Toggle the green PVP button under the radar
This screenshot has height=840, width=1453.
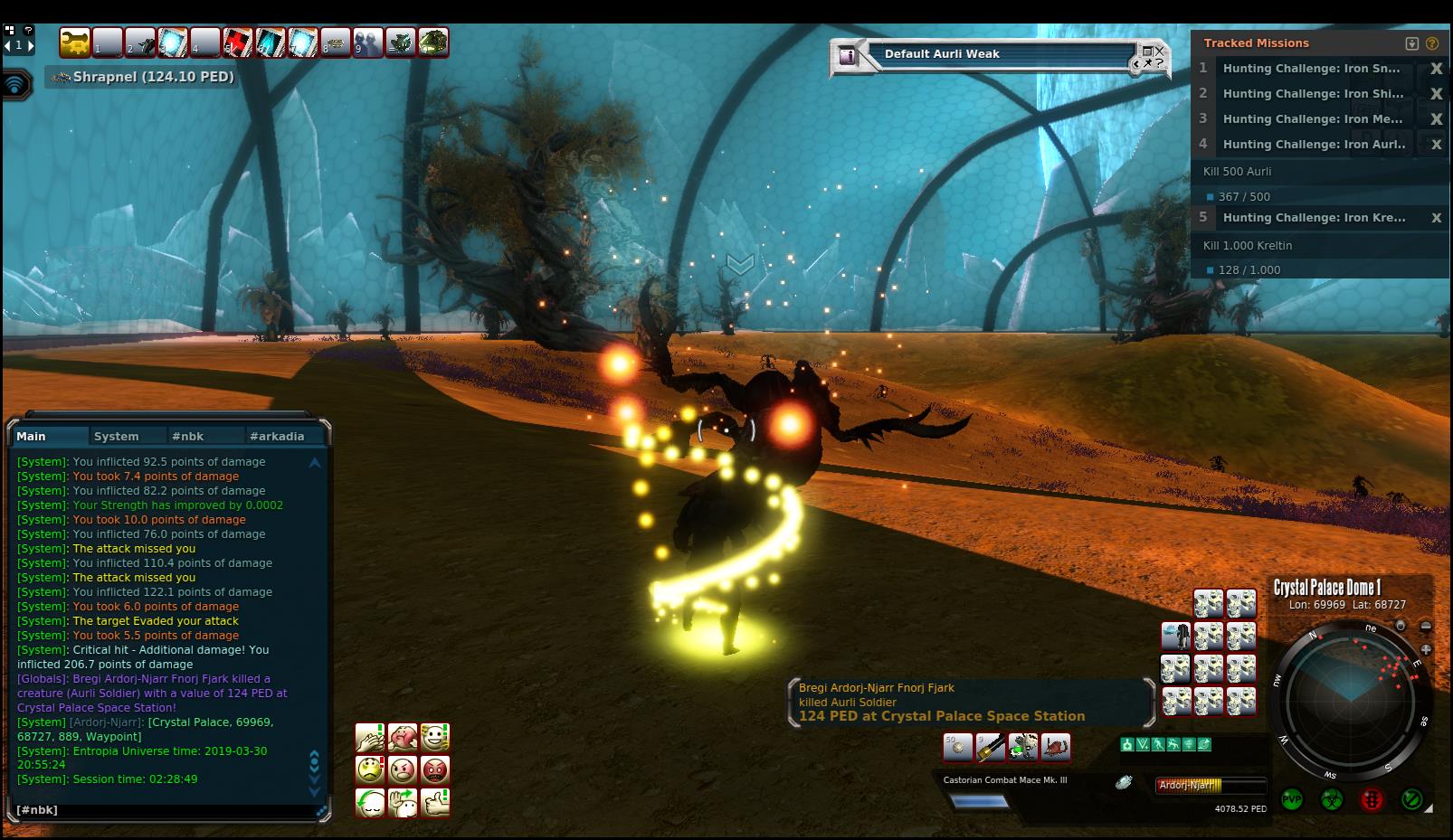tap(1291, 800)
